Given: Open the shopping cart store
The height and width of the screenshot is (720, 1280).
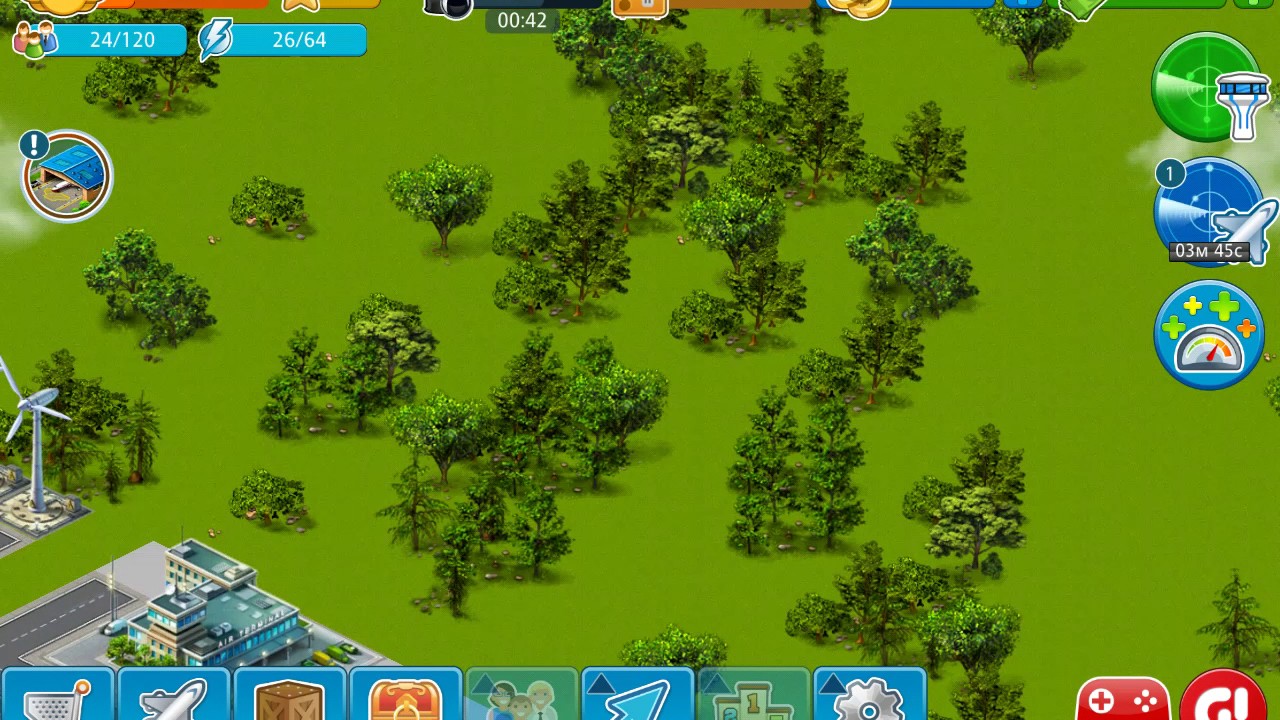Looking at the screenshot, I should 56,696.
